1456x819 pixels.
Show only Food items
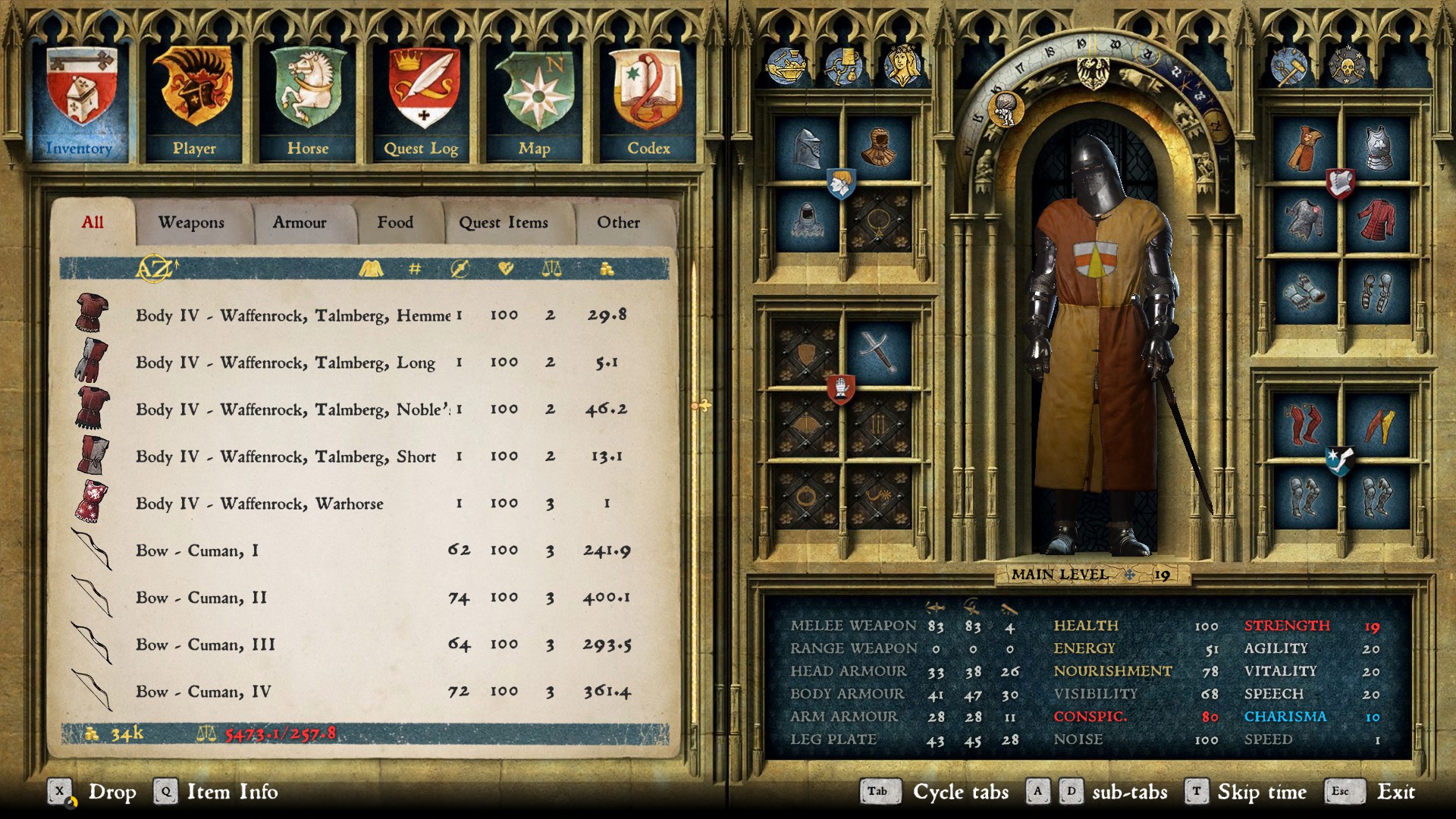click(x=395, y=222)
